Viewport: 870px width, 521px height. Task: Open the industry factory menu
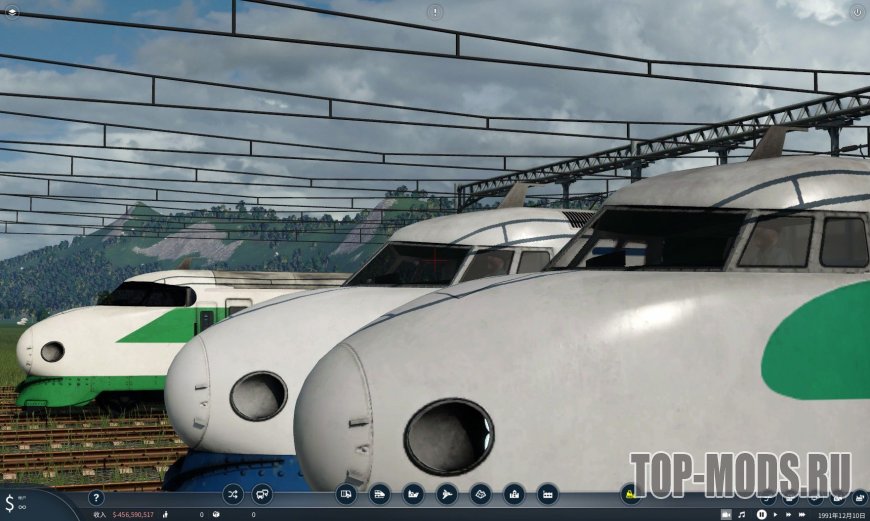(548, 493)
